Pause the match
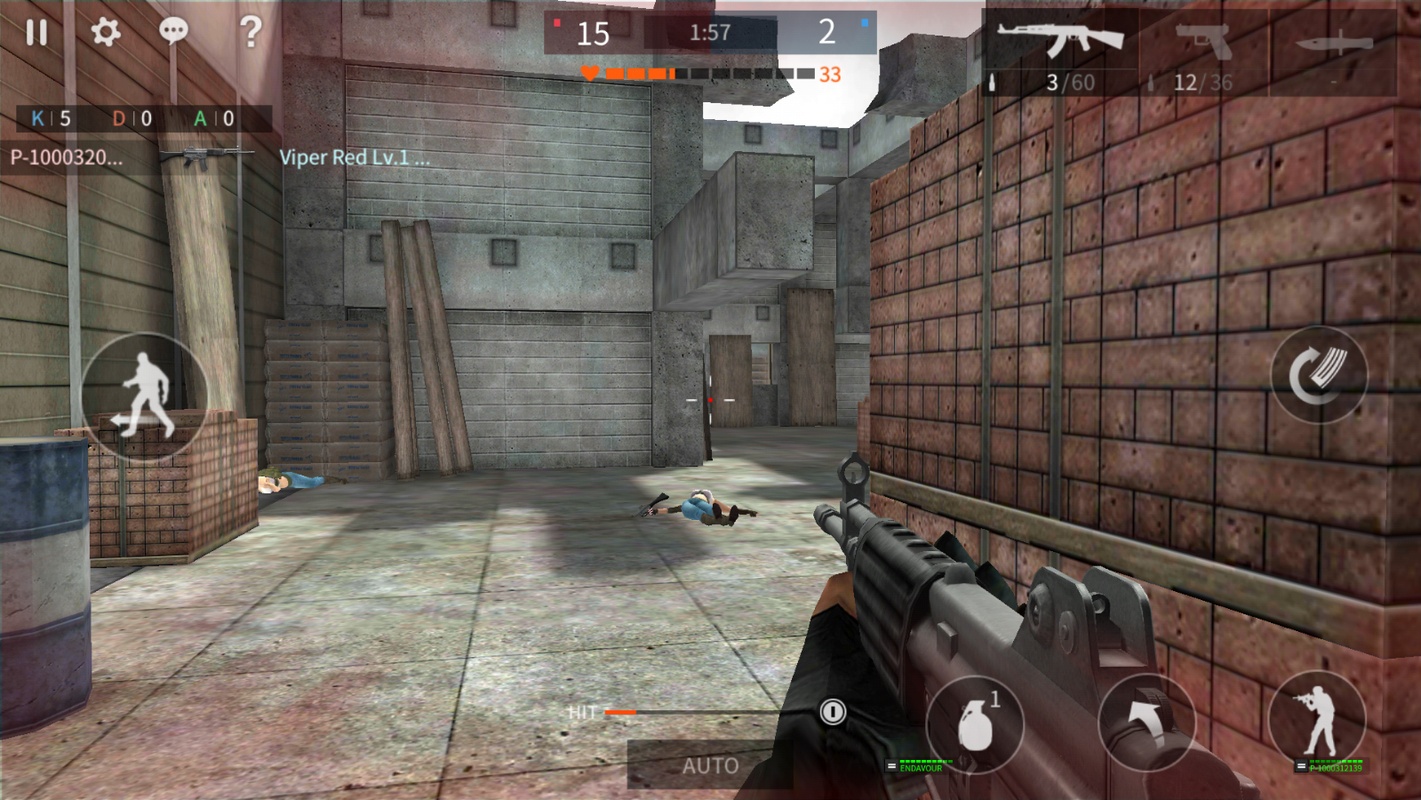Image resolution: width=1421 pixels, height=800 pixels. tap(36, 32)
